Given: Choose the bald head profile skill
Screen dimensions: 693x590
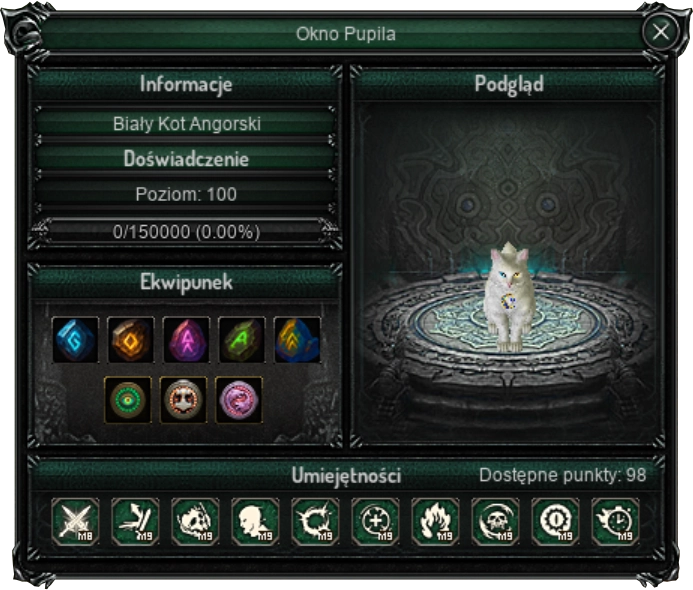Looking at the screenshot, I should click(x=256, y=521).
